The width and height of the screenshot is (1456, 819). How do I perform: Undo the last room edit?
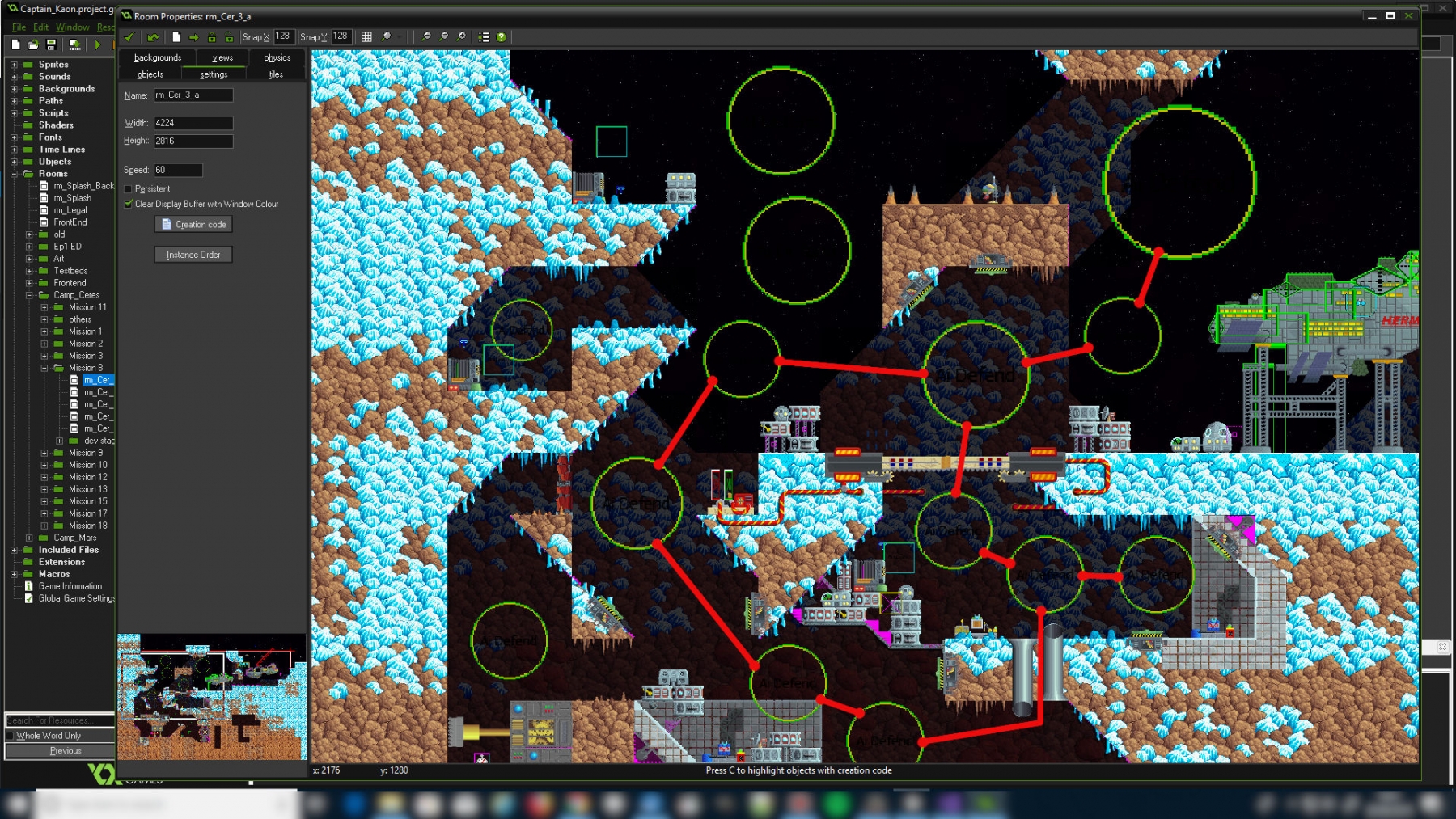(x=153, y=37)
